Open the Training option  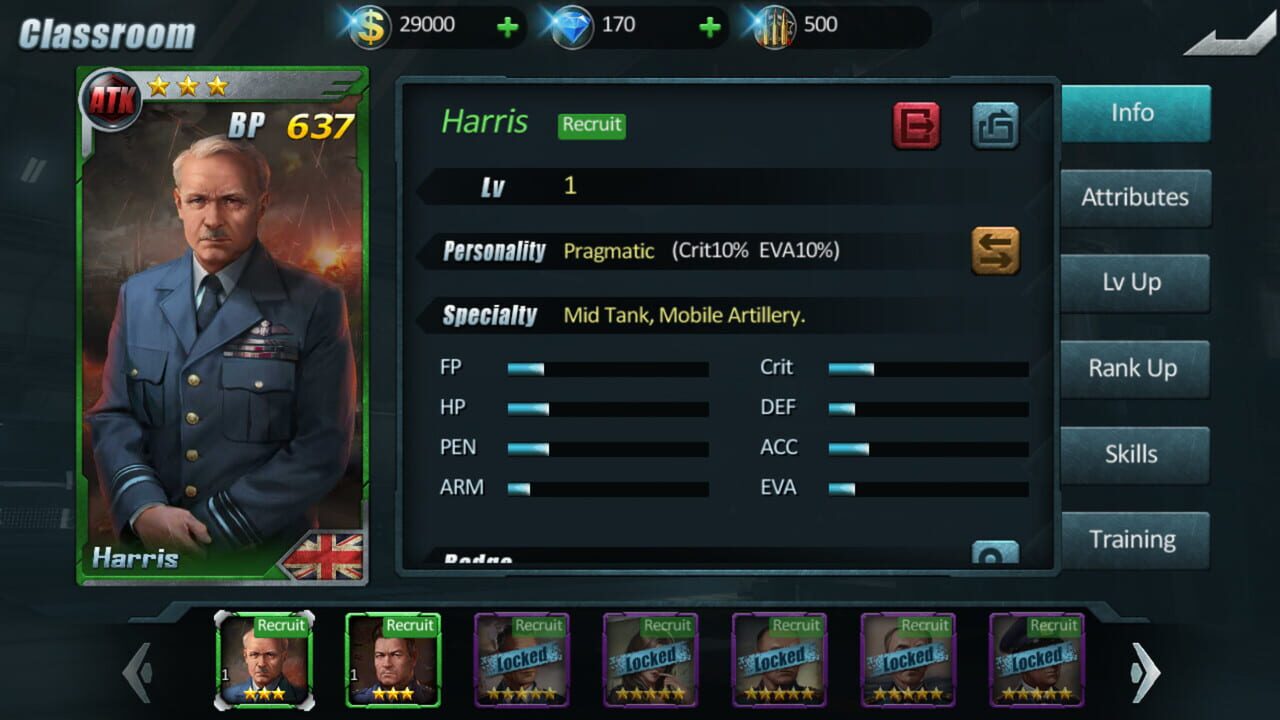point(1134,539)
